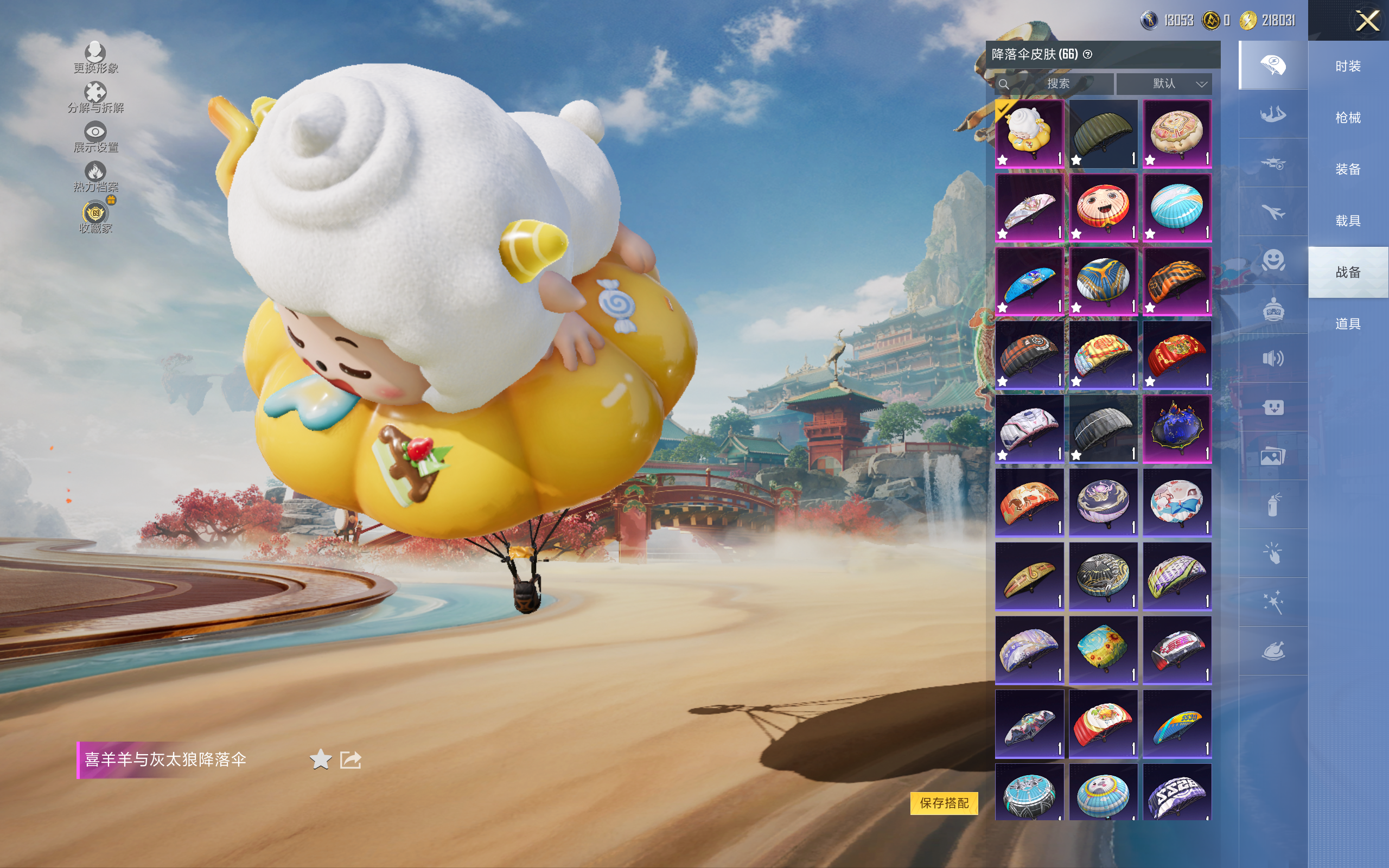This screenshot has width=1389, height=868.
Task: Select the 装备 category
Action: click(1348, 169)
